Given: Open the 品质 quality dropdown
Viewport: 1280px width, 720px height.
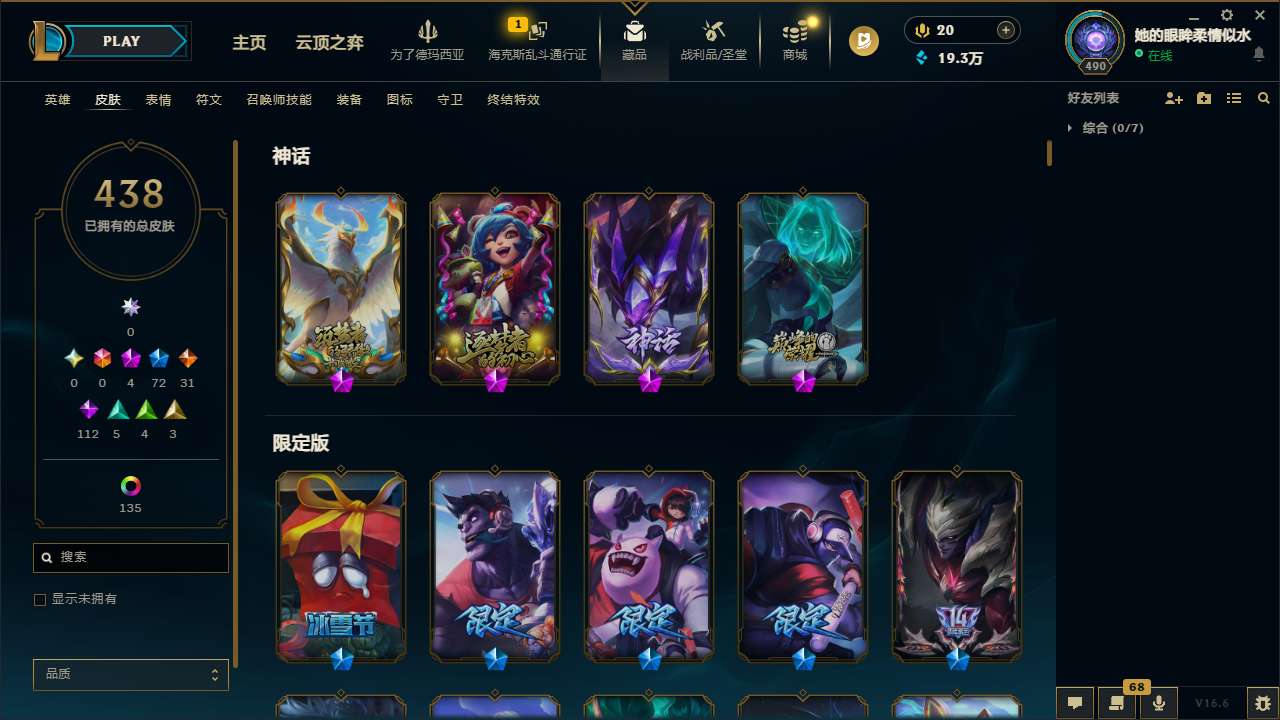Looking at the screenshot, I should (130, 674).
